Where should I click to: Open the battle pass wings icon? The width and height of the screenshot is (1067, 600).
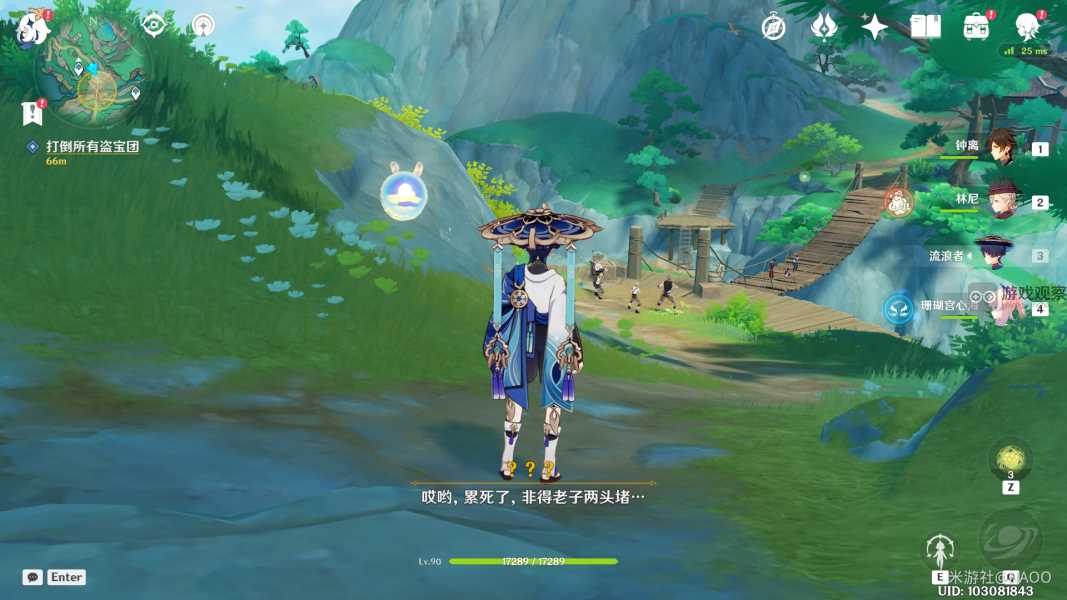click(x=824, y=27)
